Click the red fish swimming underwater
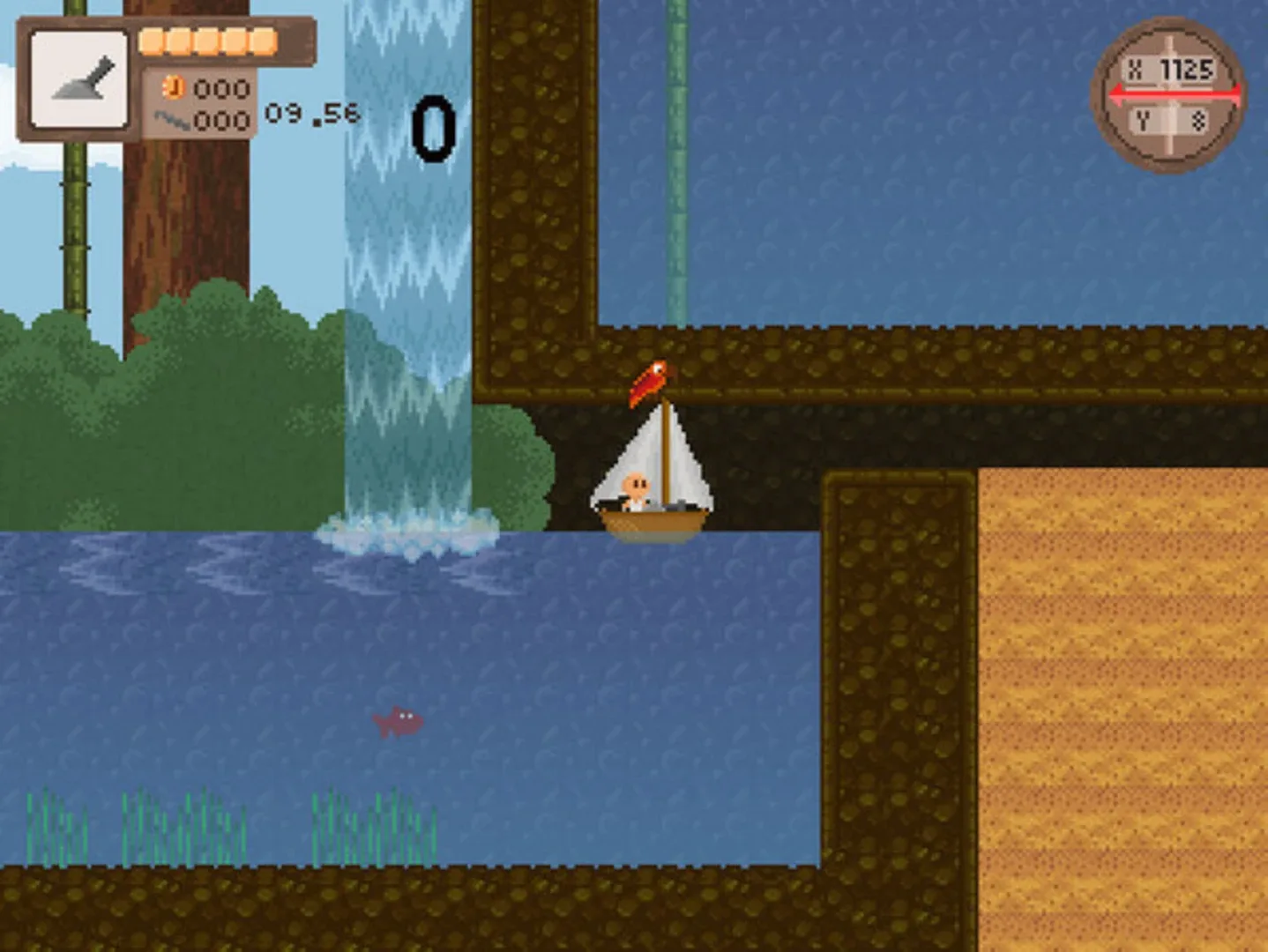Screen dimensions: 1268x952 (399, 723)
